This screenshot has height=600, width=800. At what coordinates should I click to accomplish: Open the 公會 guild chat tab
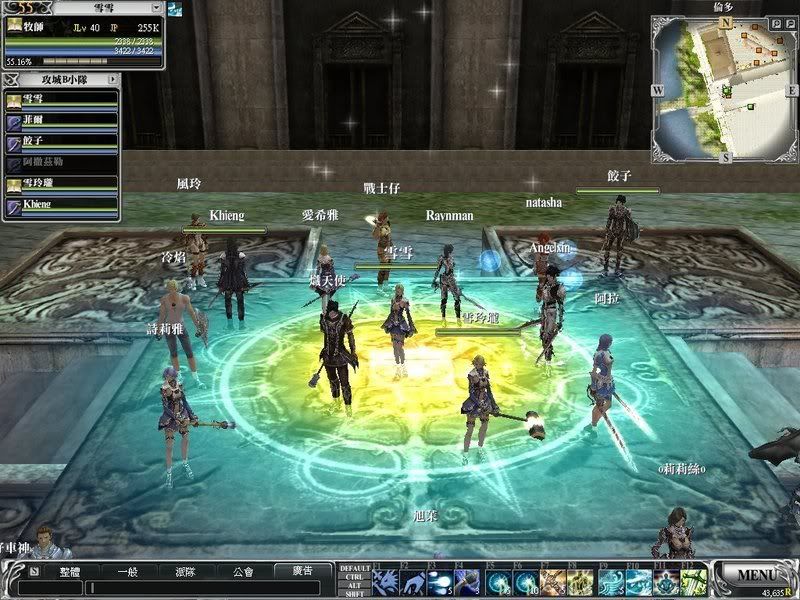click(x=243, y=571)
